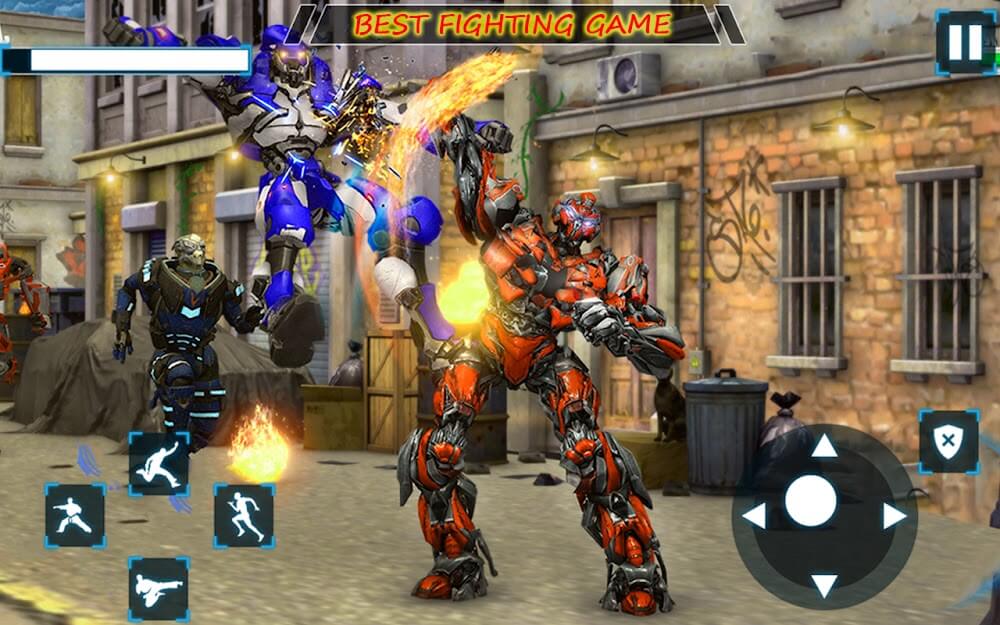The height and width of the screenshot is (625, 1000).
Task: Move right with the d-pad right arrow
Action: pos(894,516)
